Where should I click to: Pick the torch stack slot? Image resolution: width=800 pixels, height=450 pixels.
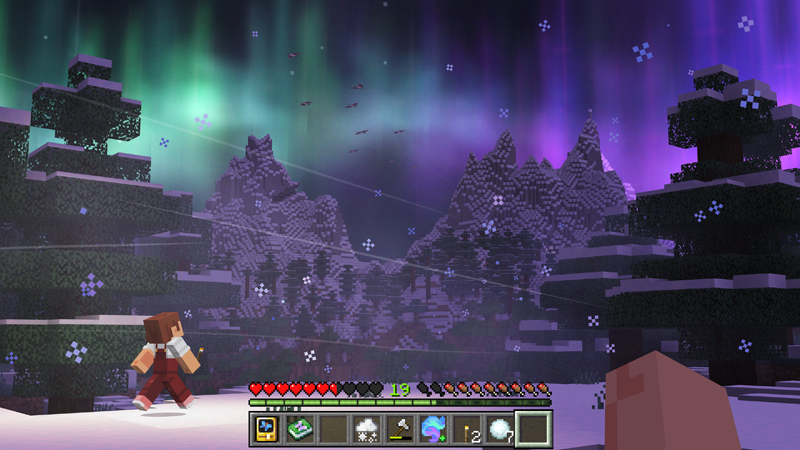pos(466,430)
